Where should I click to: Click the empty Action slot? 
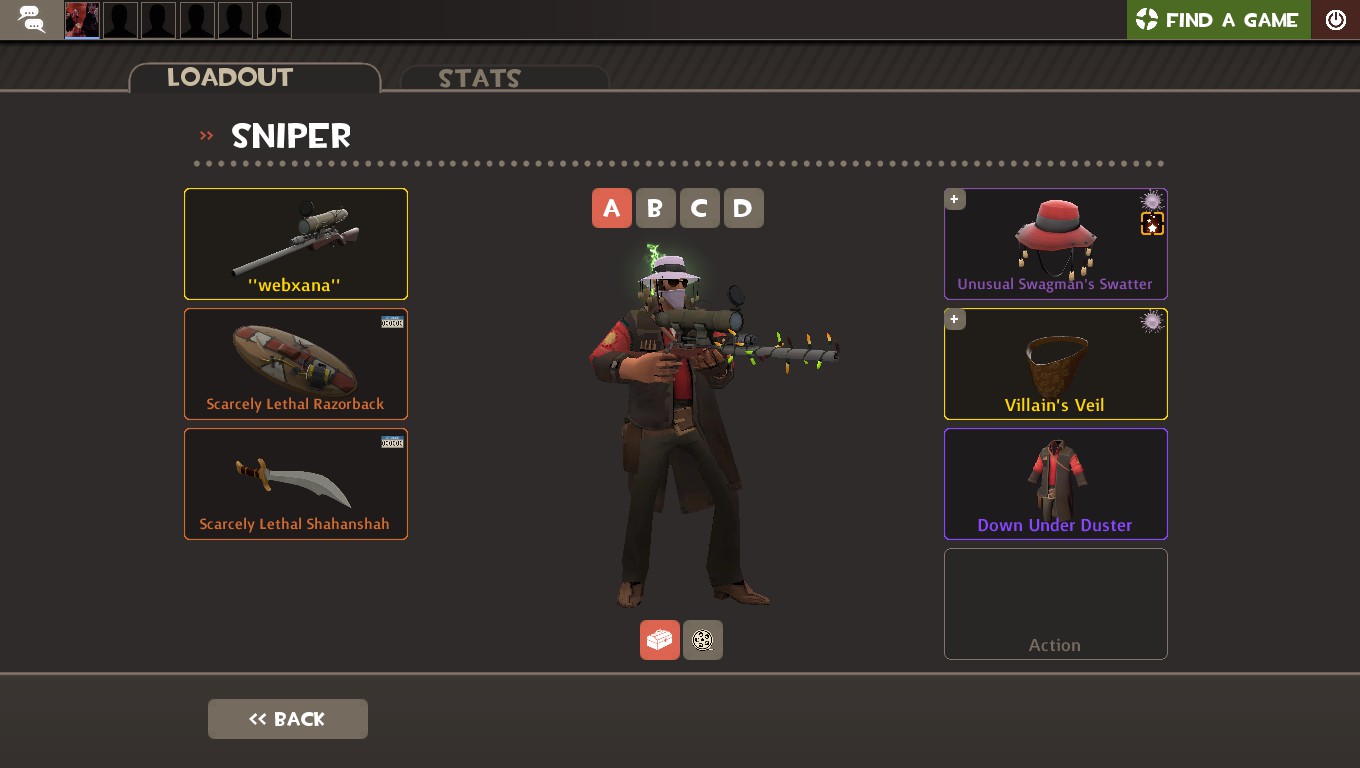(x=1056, y=604)
